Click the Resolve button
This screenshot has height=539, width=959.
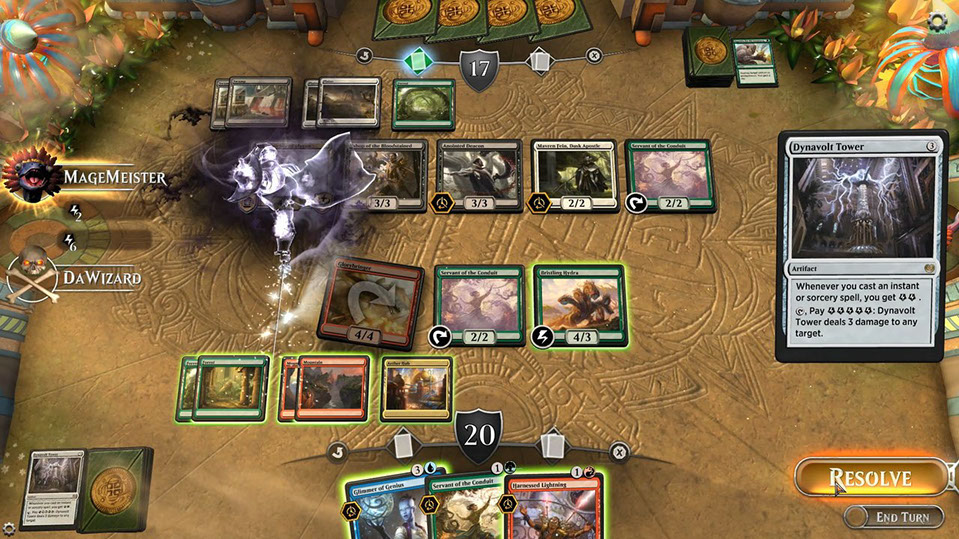(x=868, y=478)
